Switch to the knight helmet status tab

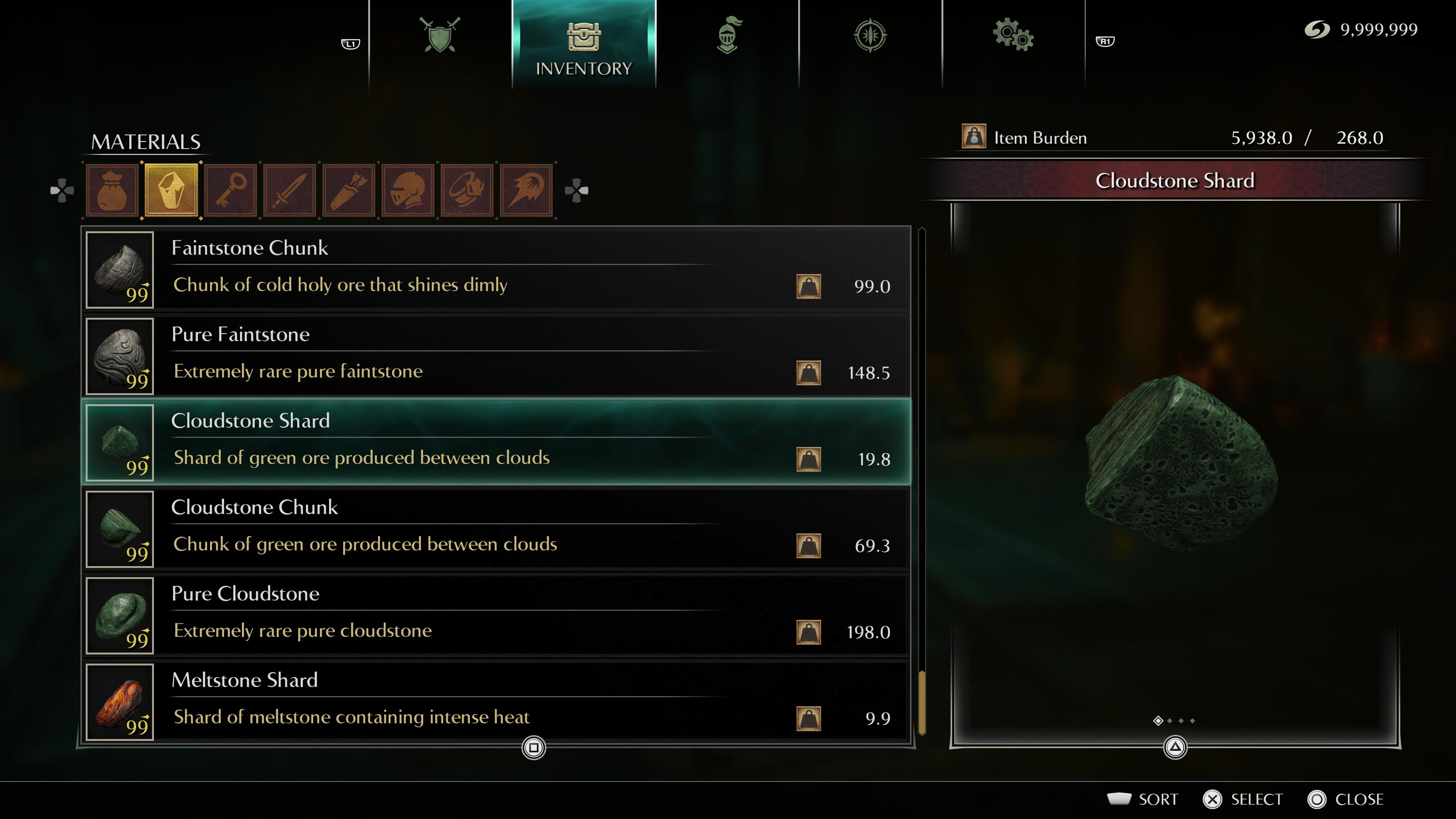click(x=728, y=36)
